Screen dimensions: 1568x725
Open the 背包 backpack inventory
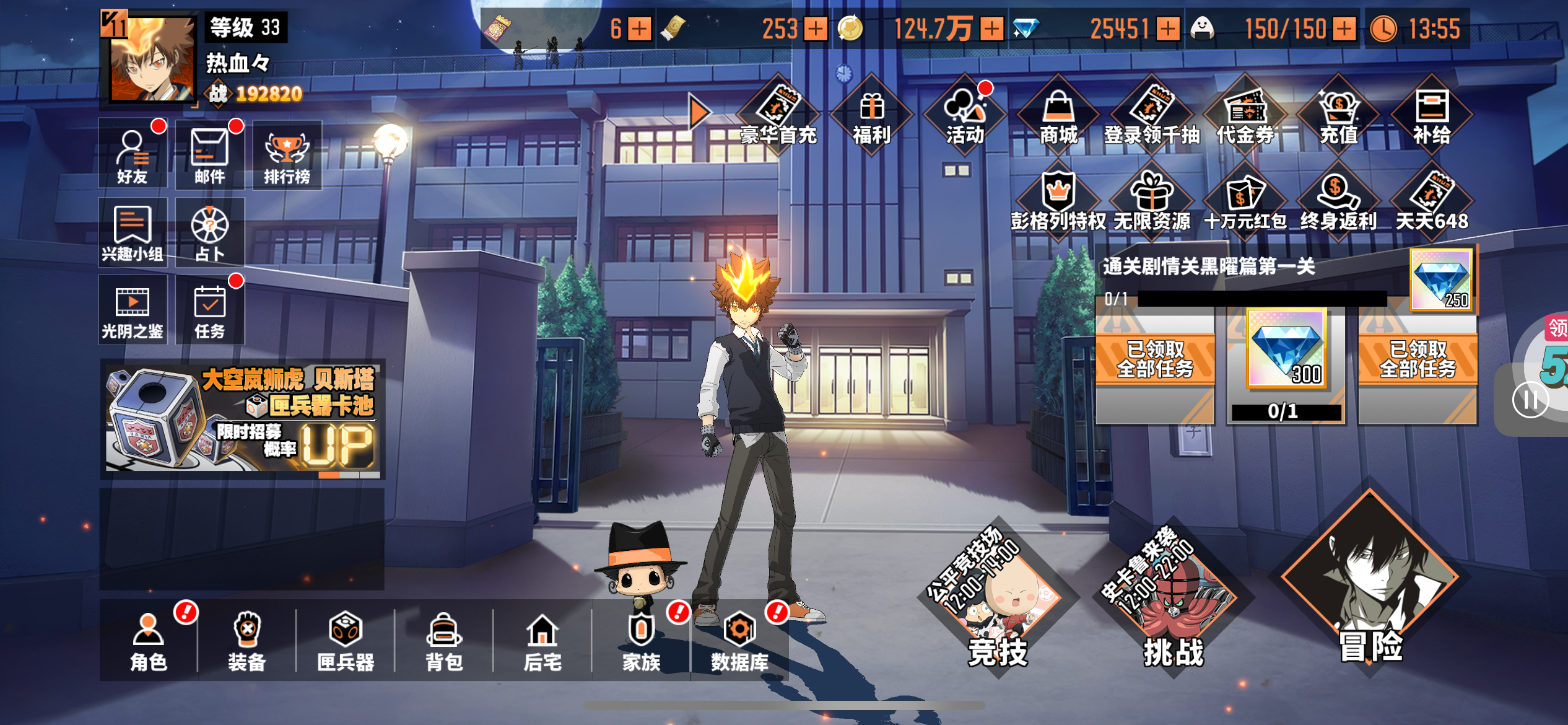pos(444,641)
